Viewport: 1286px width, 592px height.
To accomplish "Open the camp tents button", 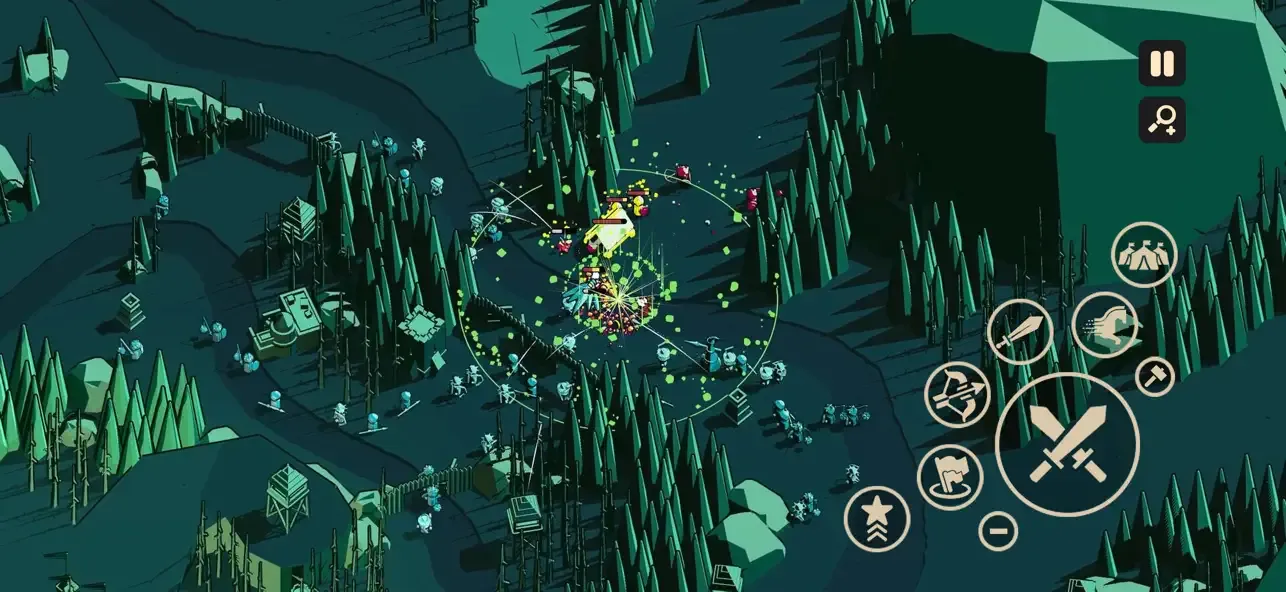I will pyautogui.click(x=1144, y=255).
